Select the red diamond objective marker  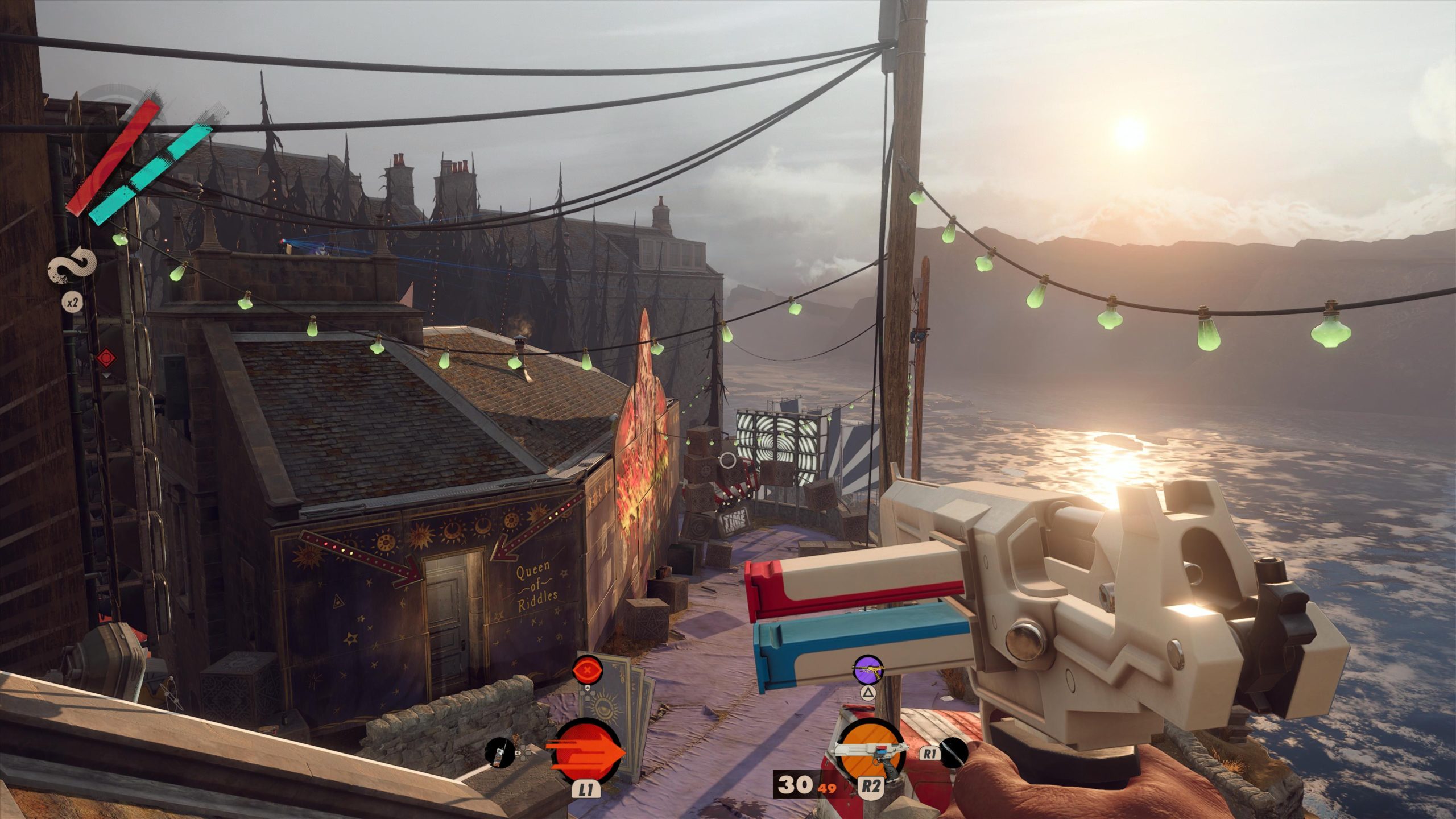[106, 358]
